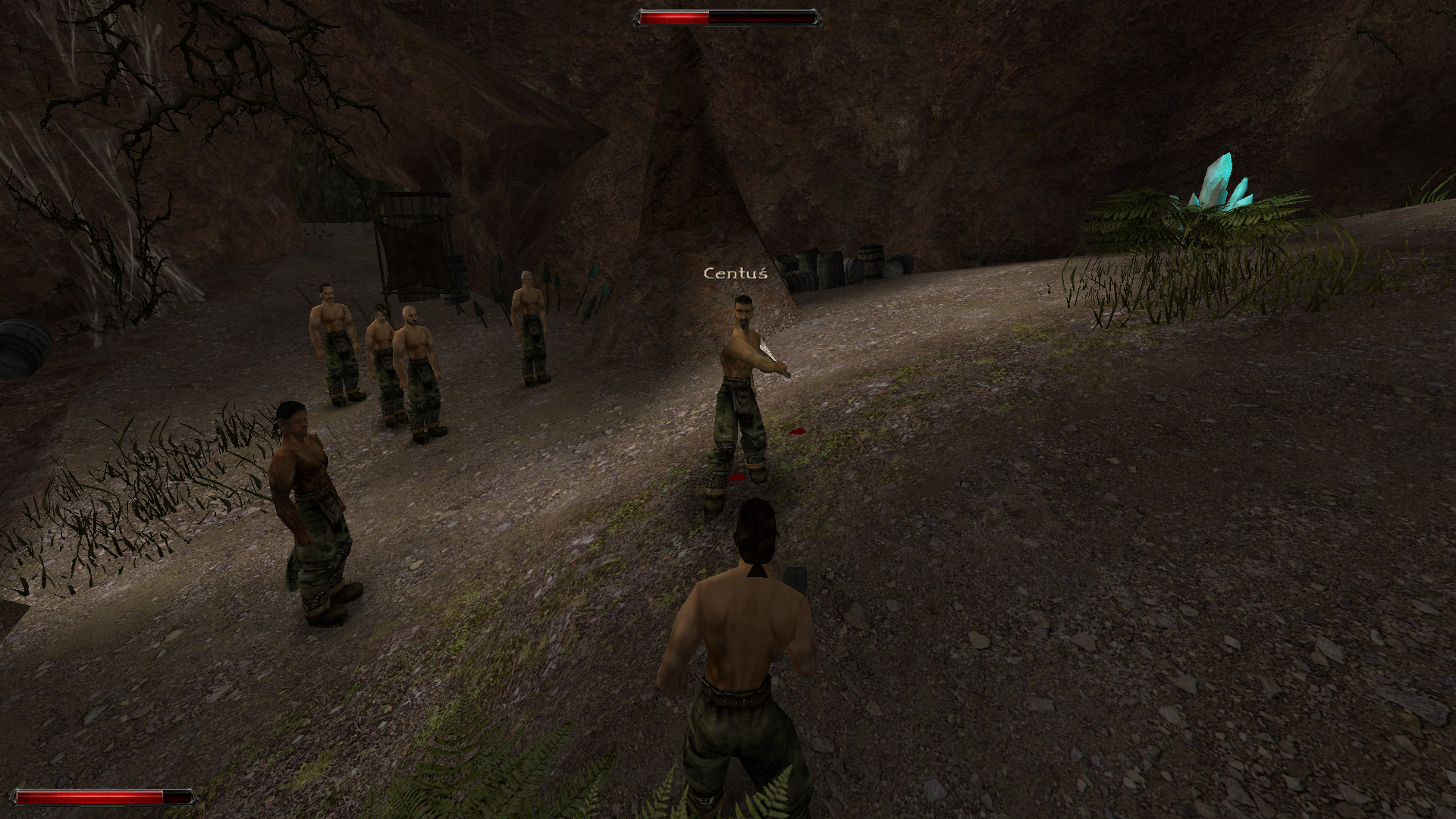The width and height of the screenshot is (1456, 819).
Task: Click the dark-skinned NPC wearing a loincloth
Action: [311, 493]
